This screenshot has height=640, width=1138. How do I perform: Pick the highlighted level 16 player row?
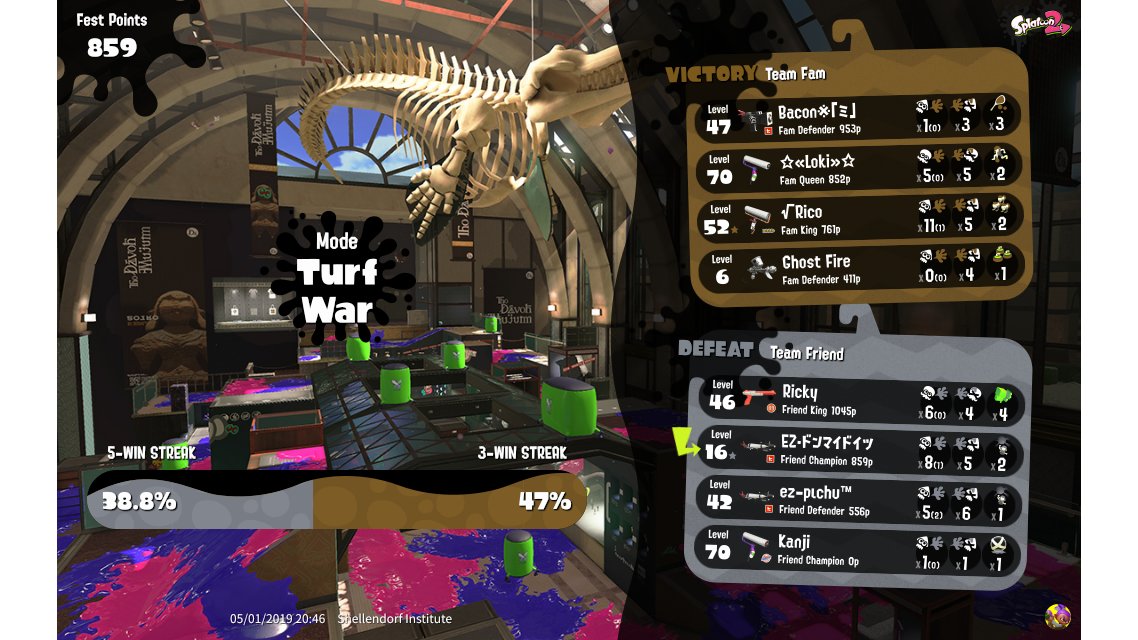coord(858,451)
